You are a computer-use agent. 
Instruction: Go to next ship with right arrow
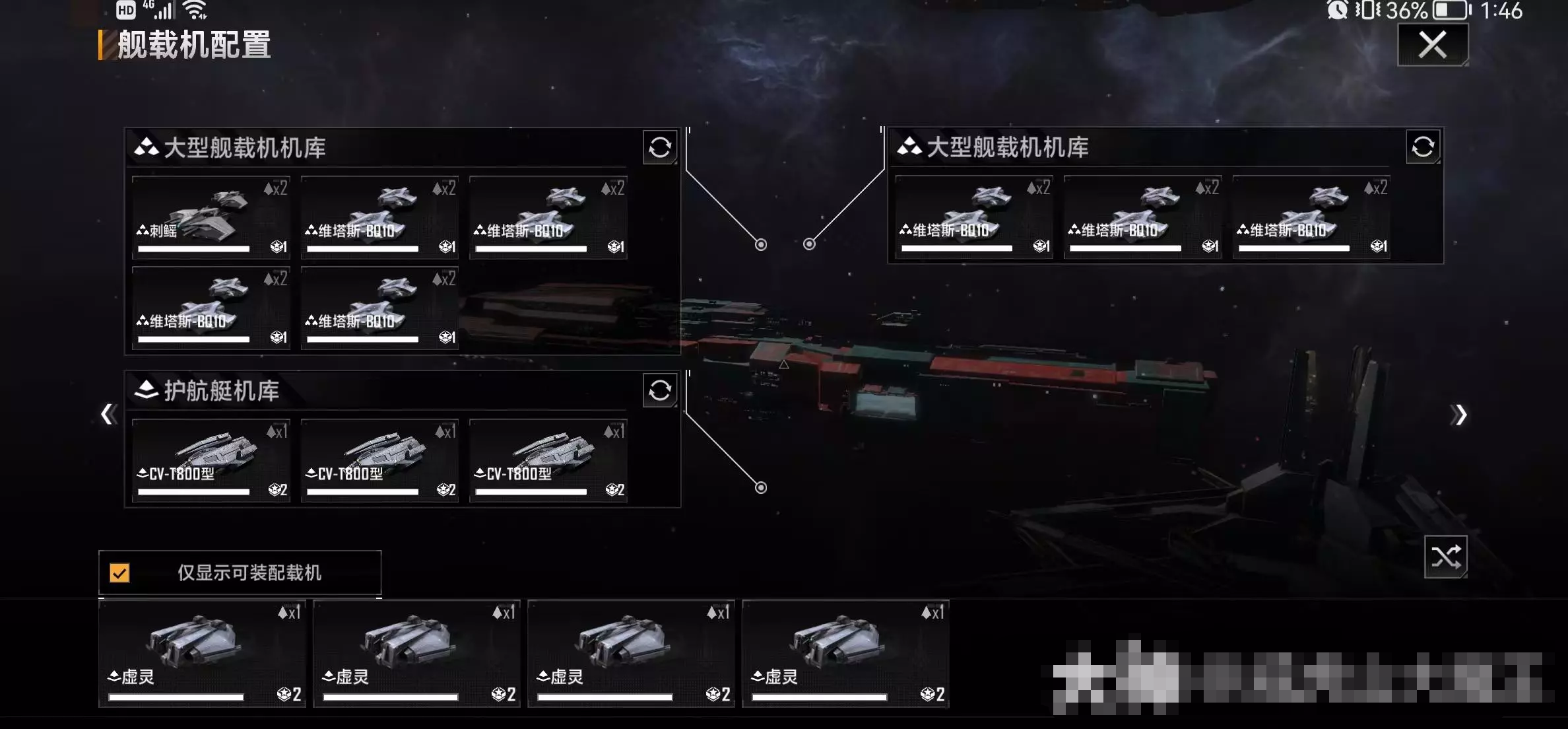[x=1458, y=415]
